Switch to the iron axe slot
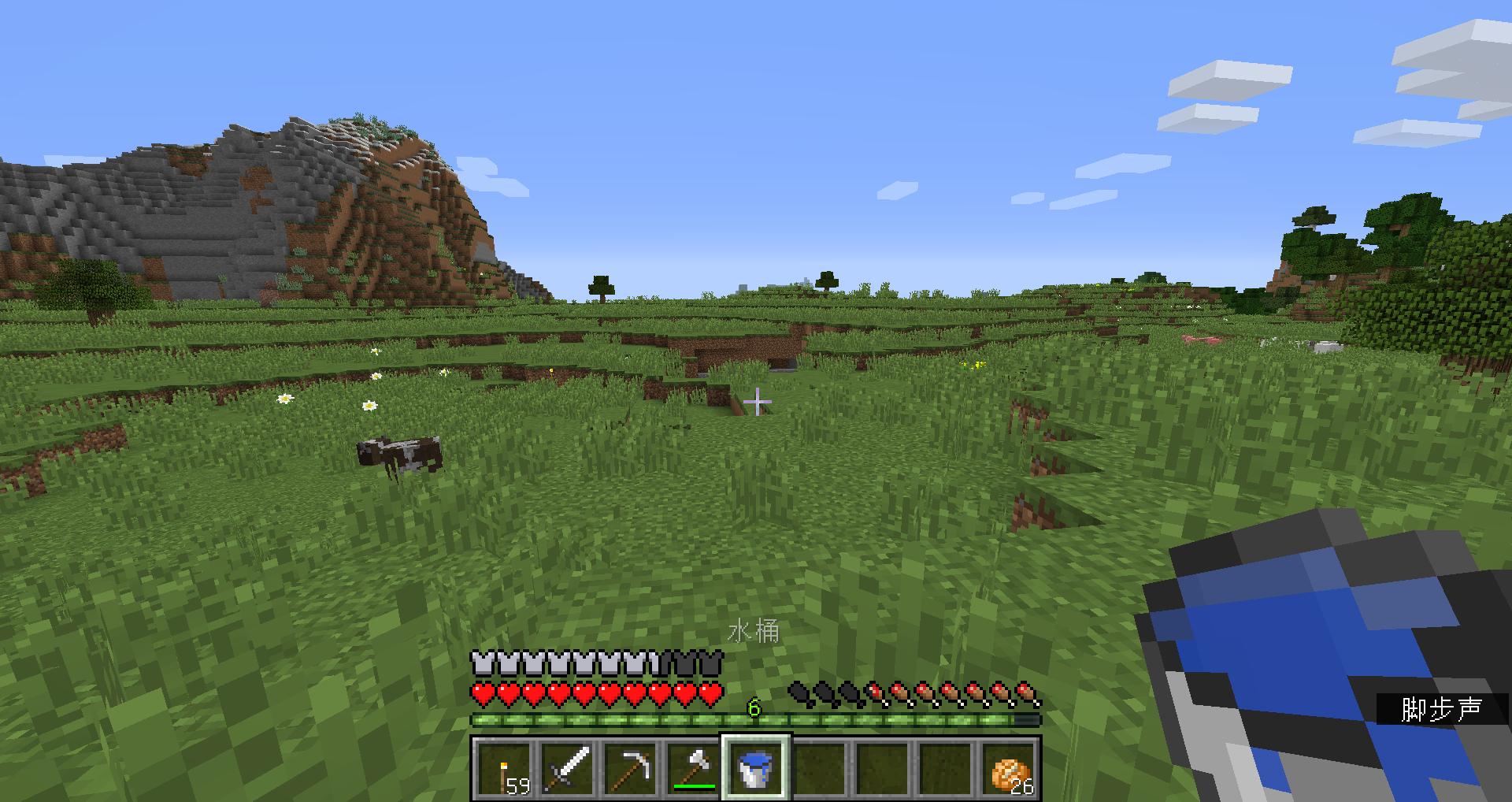 (693, 768)
